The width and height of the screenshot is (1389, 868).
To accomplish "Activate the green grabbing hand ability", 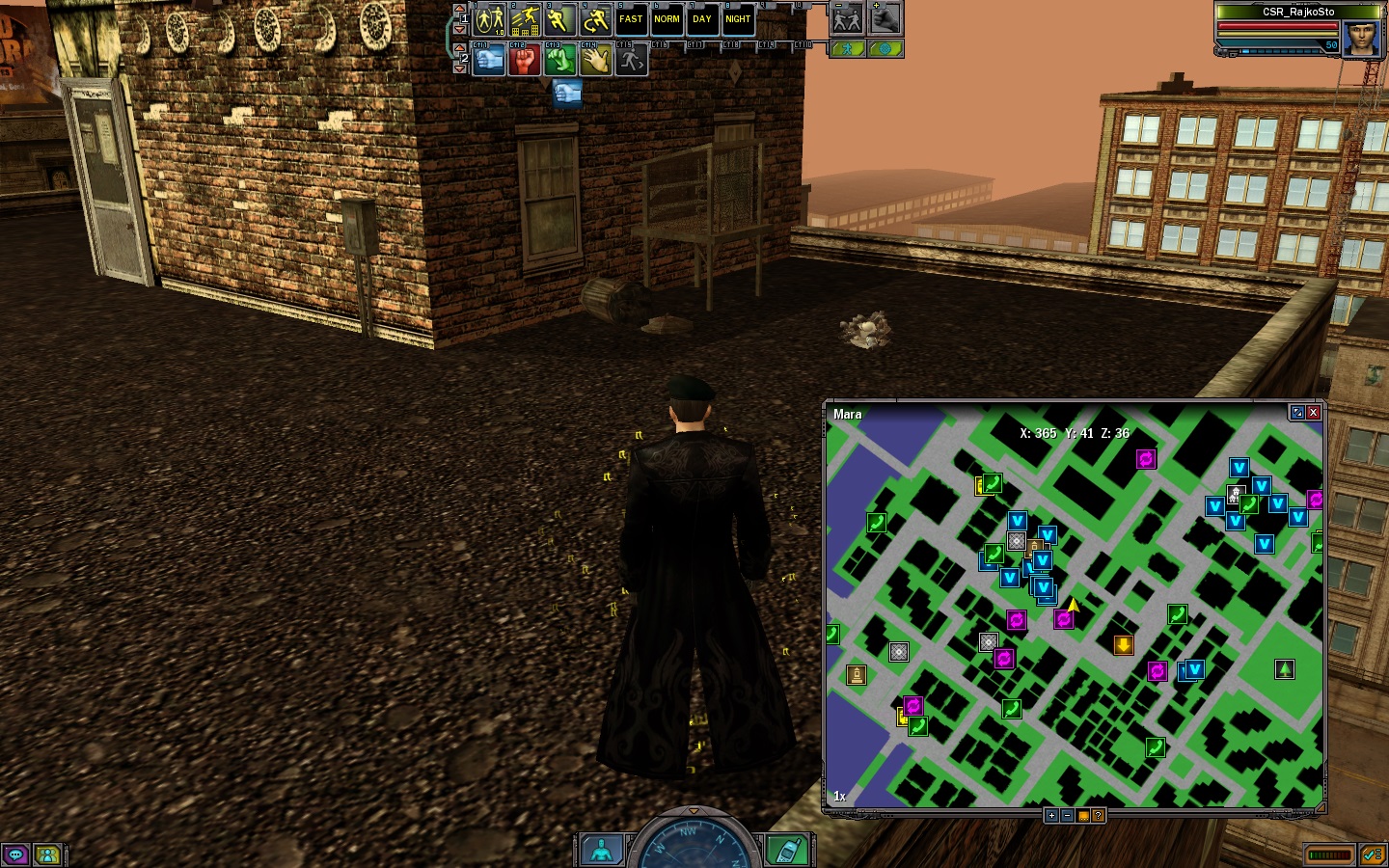I will click(x=559, y=60).
